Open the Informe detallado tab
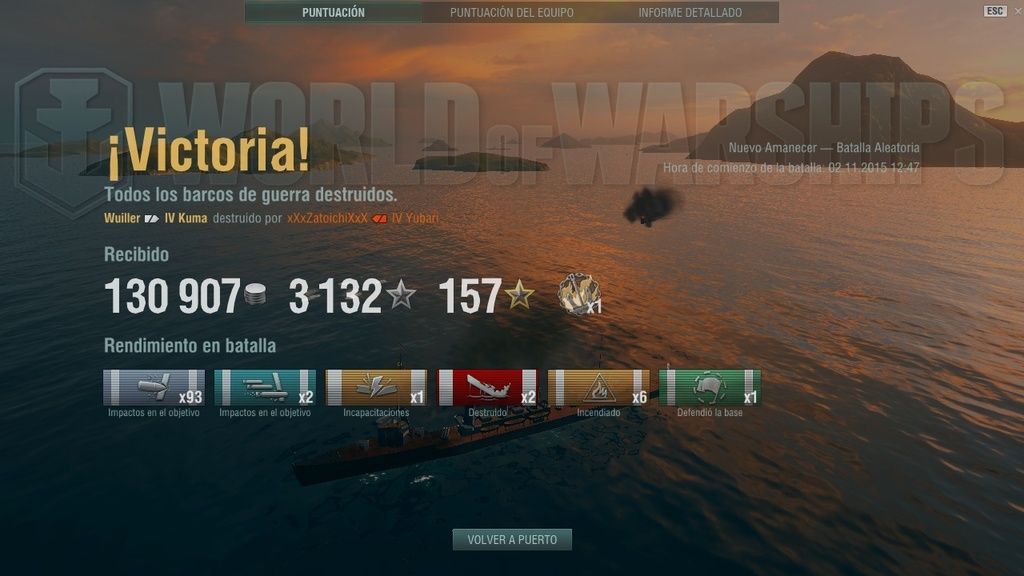1024x576 pixels. click(690, 13)
